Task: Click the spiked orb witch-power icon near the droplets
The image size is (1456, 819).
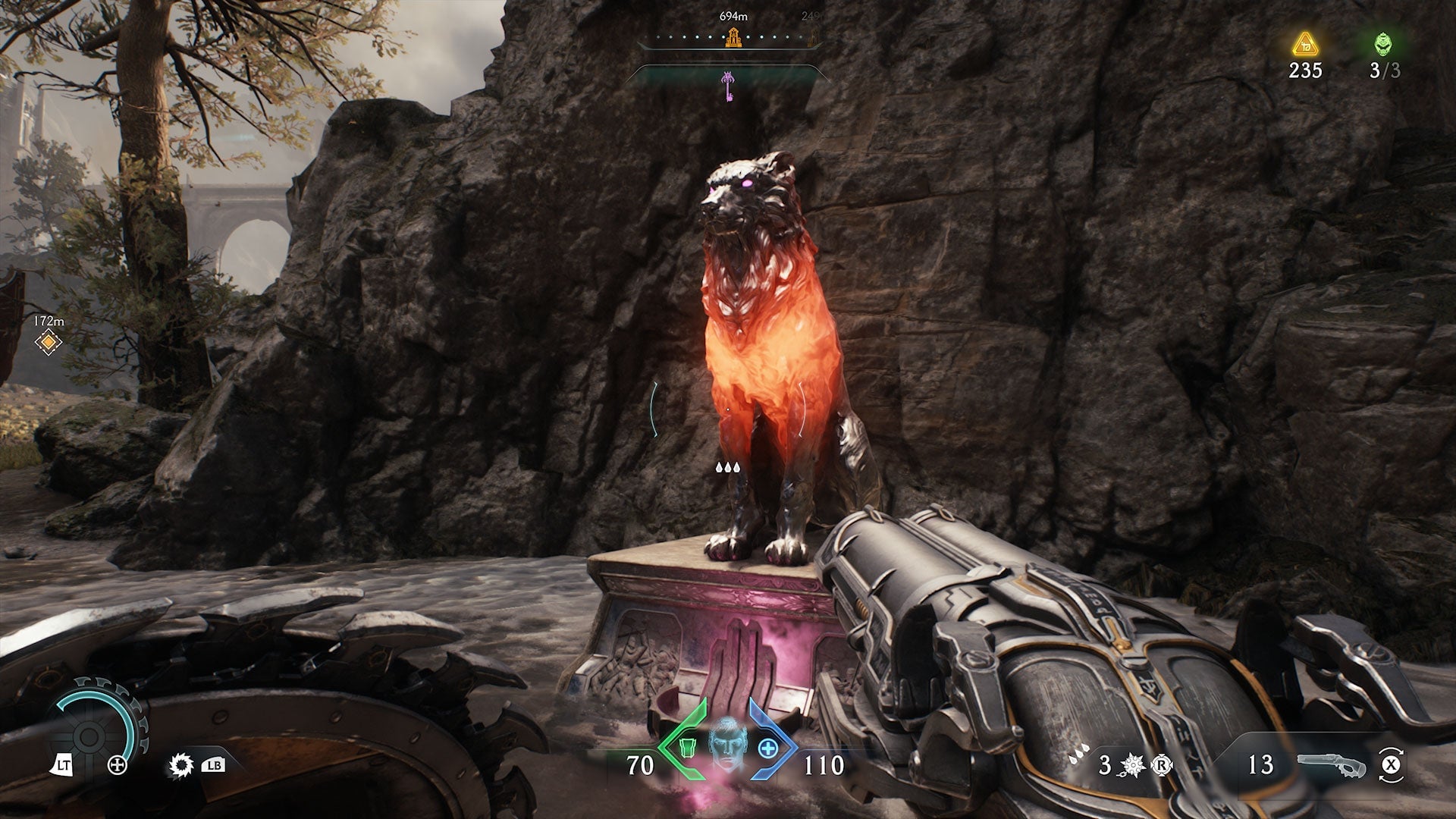Action: click(1131, 764)
